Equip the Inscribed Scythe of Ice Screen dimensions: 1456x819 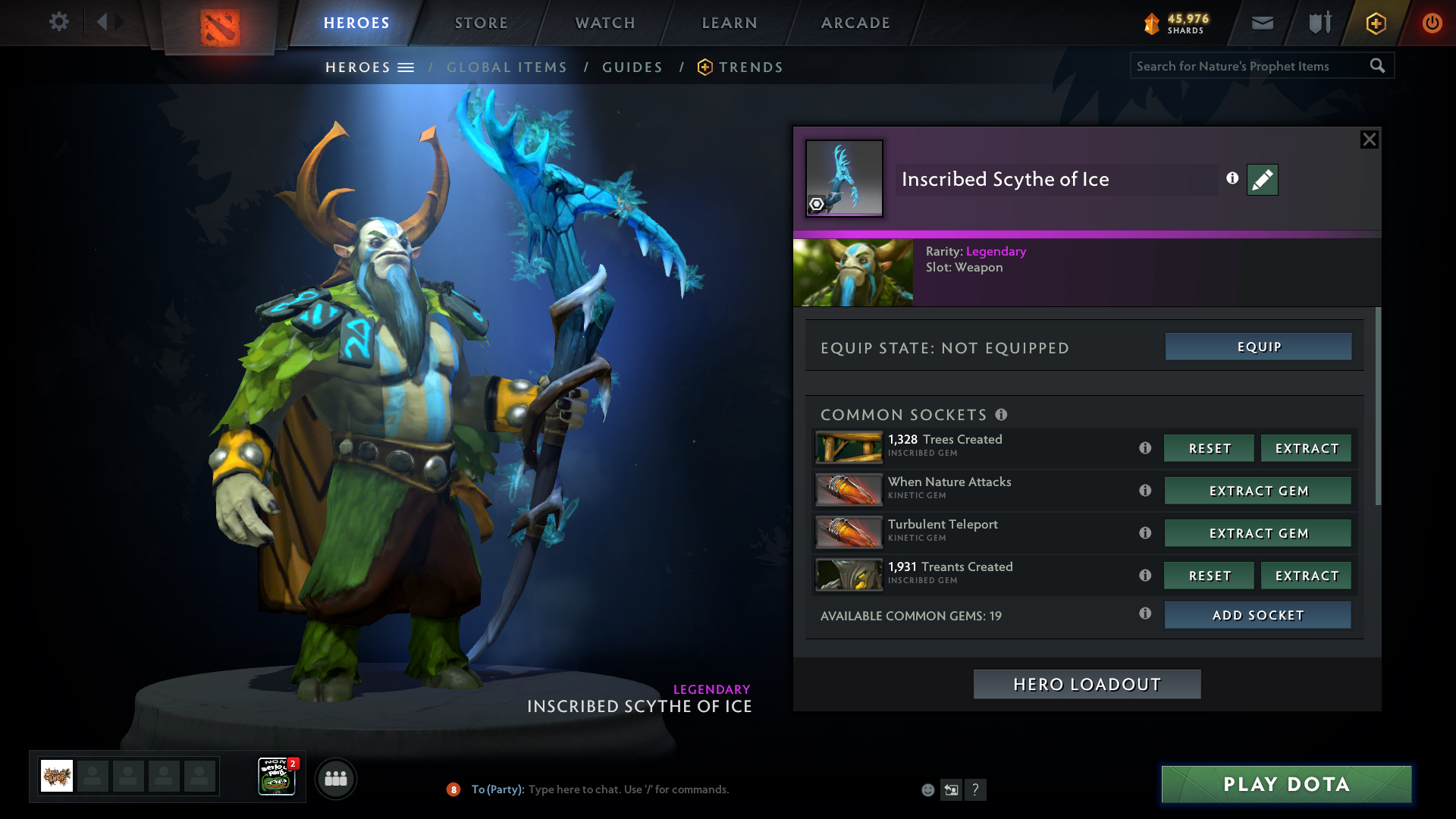coord(1258,347)
